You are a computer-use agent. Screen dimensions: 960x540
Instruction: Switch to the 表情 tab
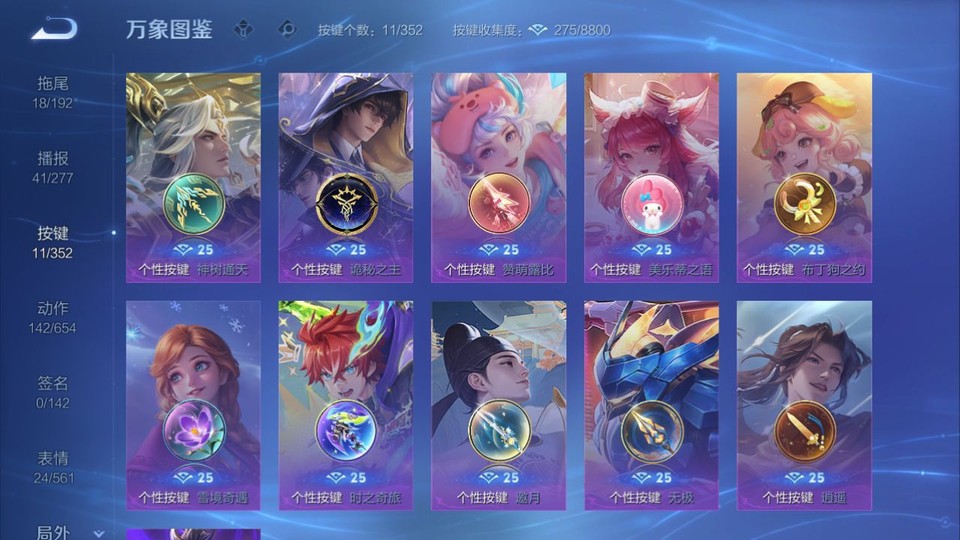click(53, 467)
